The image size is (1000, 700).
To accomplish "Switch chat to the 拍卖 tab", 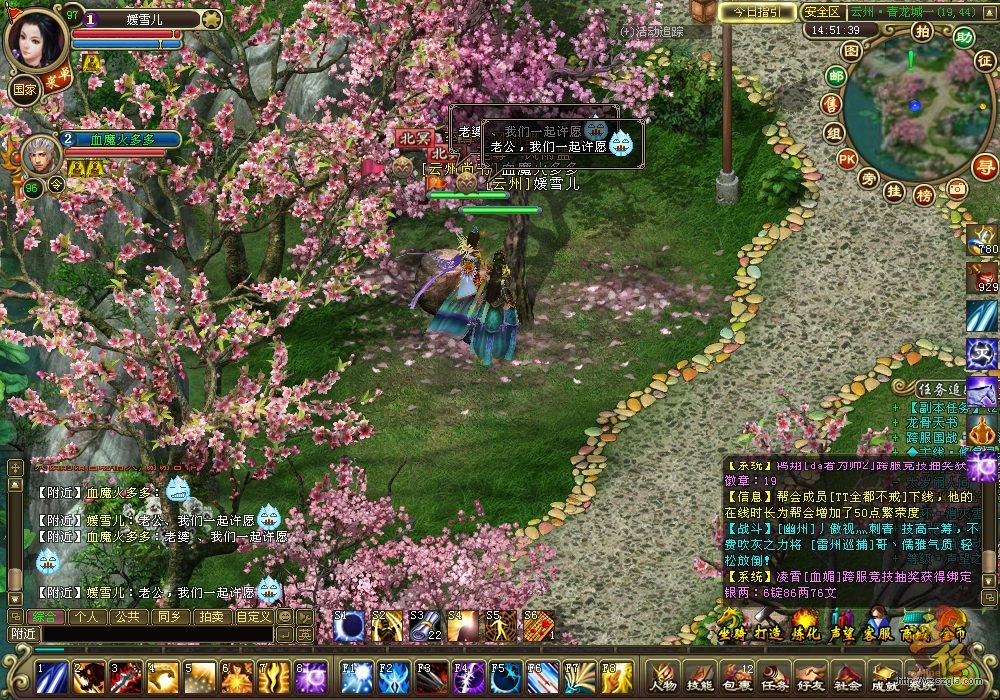I will coord(210,617).
